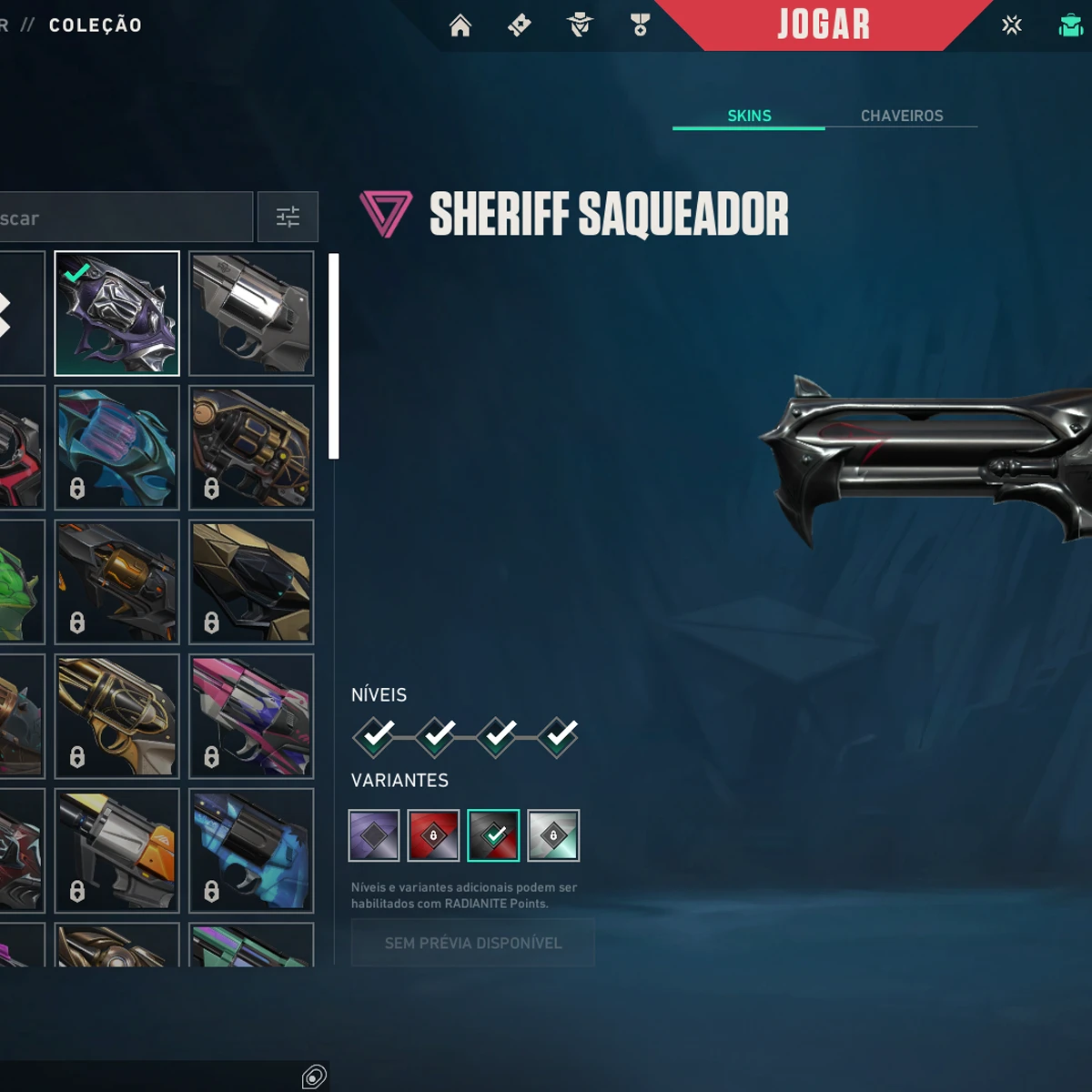Viewport: 1092px width, 1092px height.
Task: Click the skin list scrollbar
Action: 334,357
